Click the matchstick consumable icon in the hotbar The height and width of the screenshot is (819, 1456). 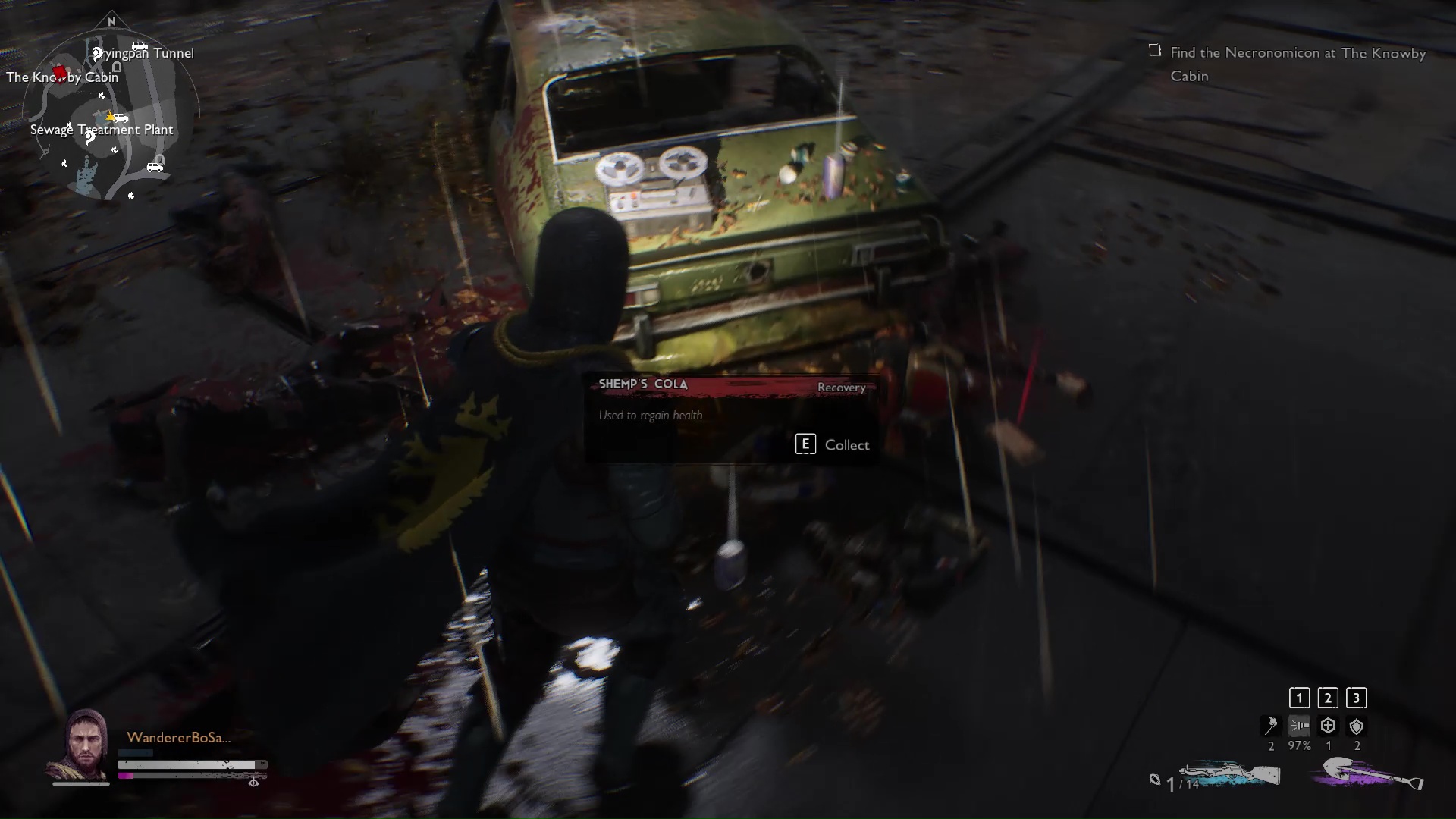[1271, 726]
